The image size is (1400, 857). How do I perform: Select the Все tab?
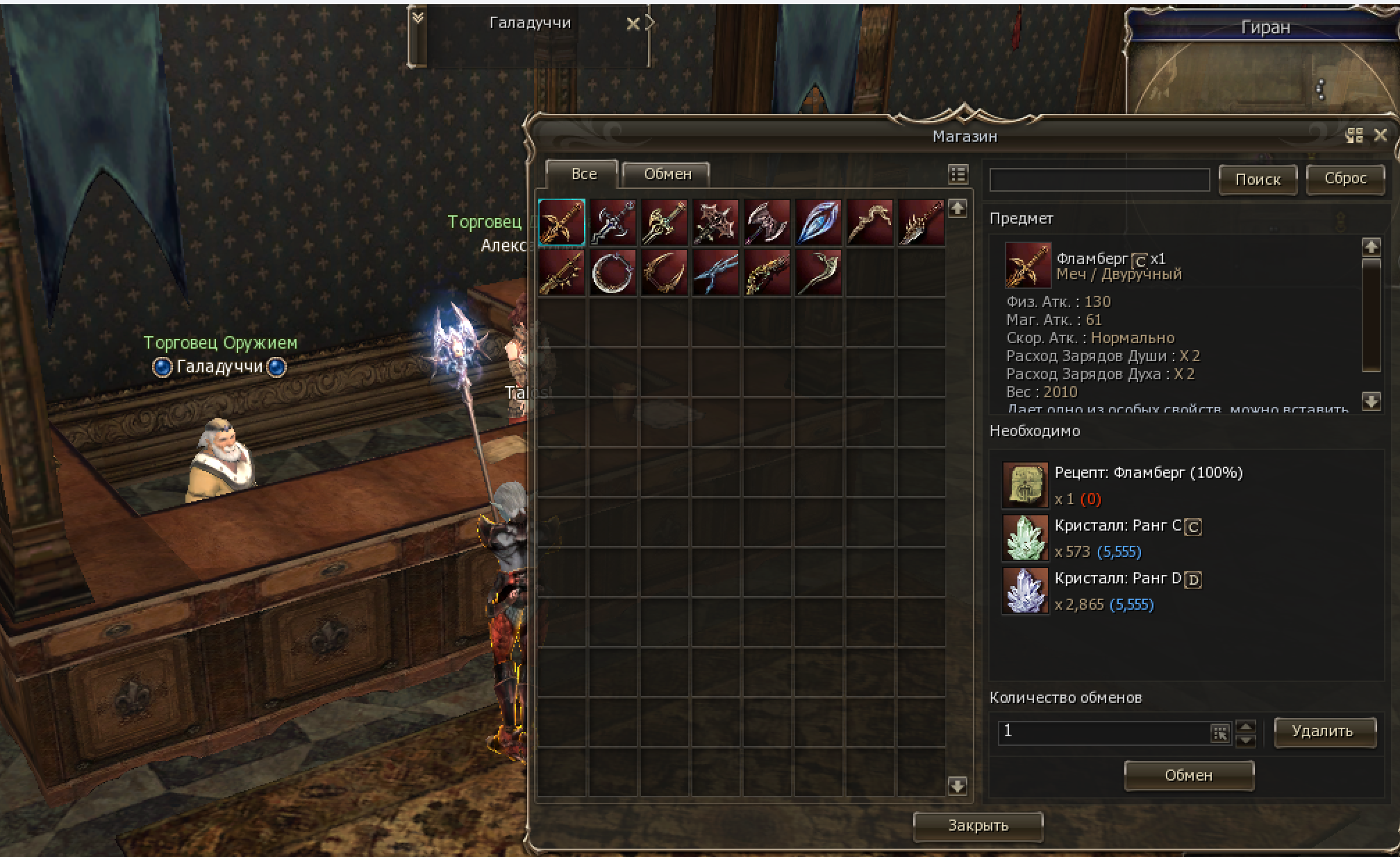(x=583, y=174)
